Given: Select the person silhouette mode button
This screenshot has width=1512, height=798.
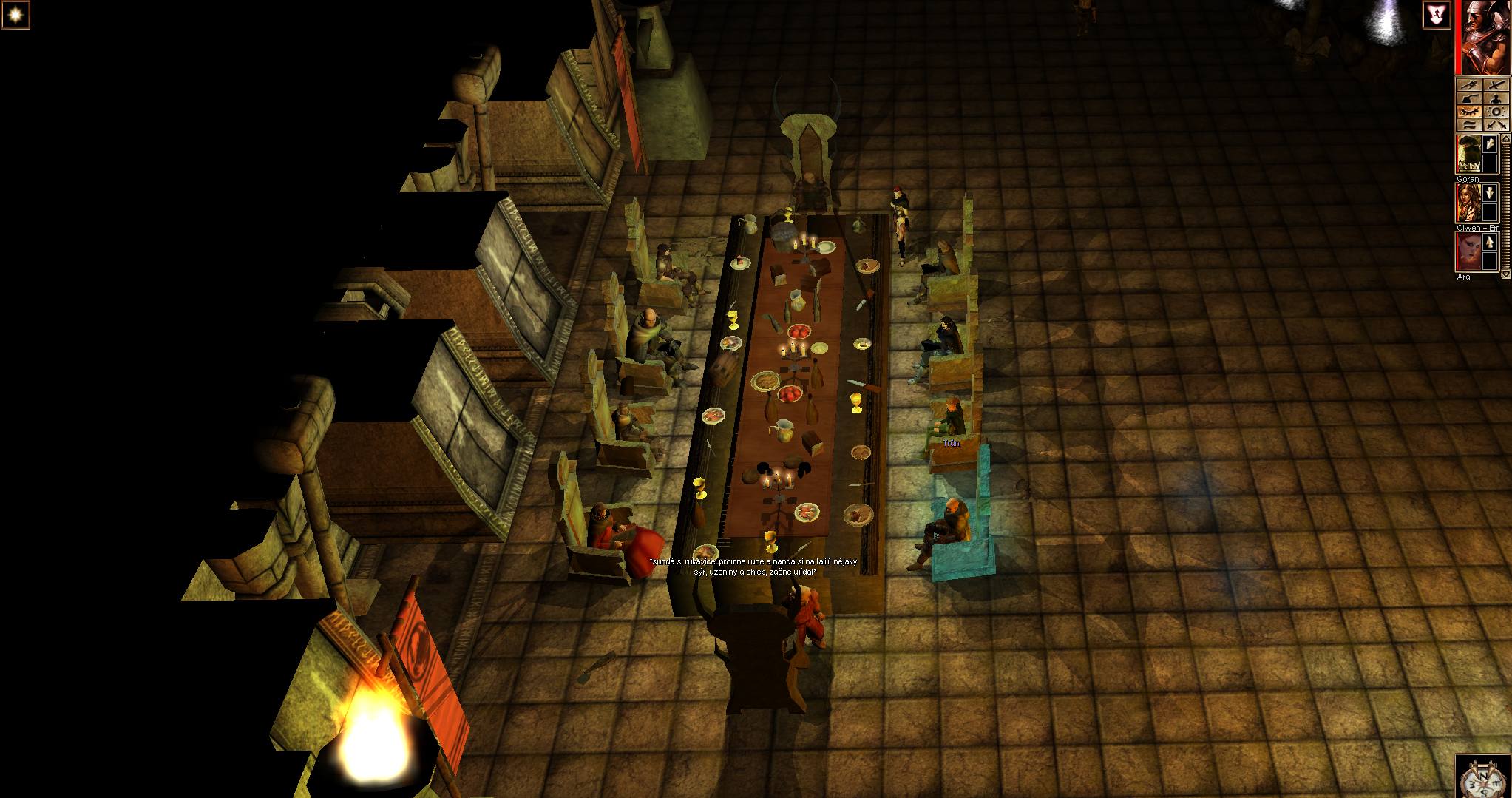Looking at the screenshot, I should pyautogui.click(x=1496, y=98).
